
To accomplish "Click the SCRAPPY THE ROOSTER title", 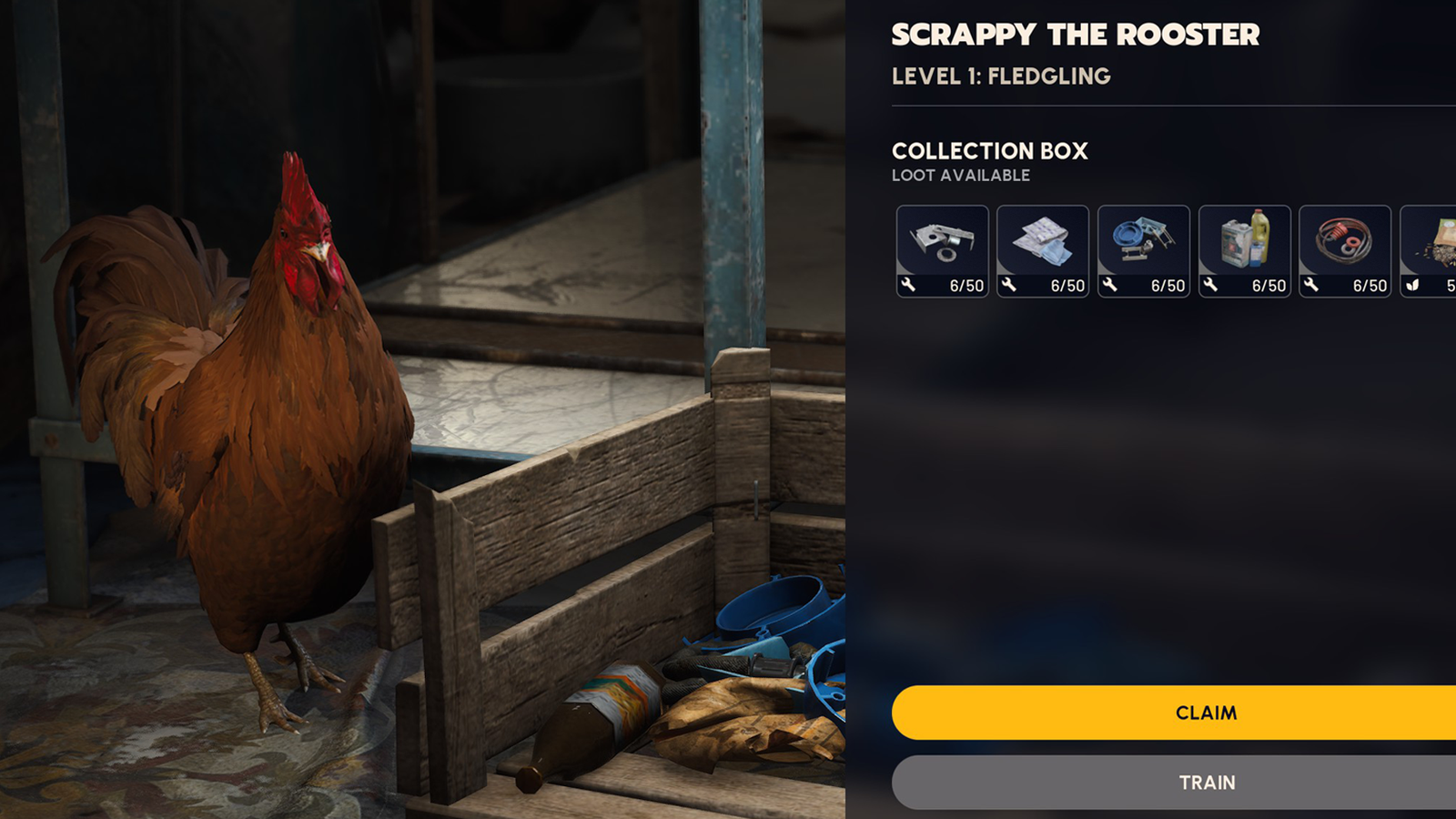I will pyautogui.click(x=1077, y=35).
